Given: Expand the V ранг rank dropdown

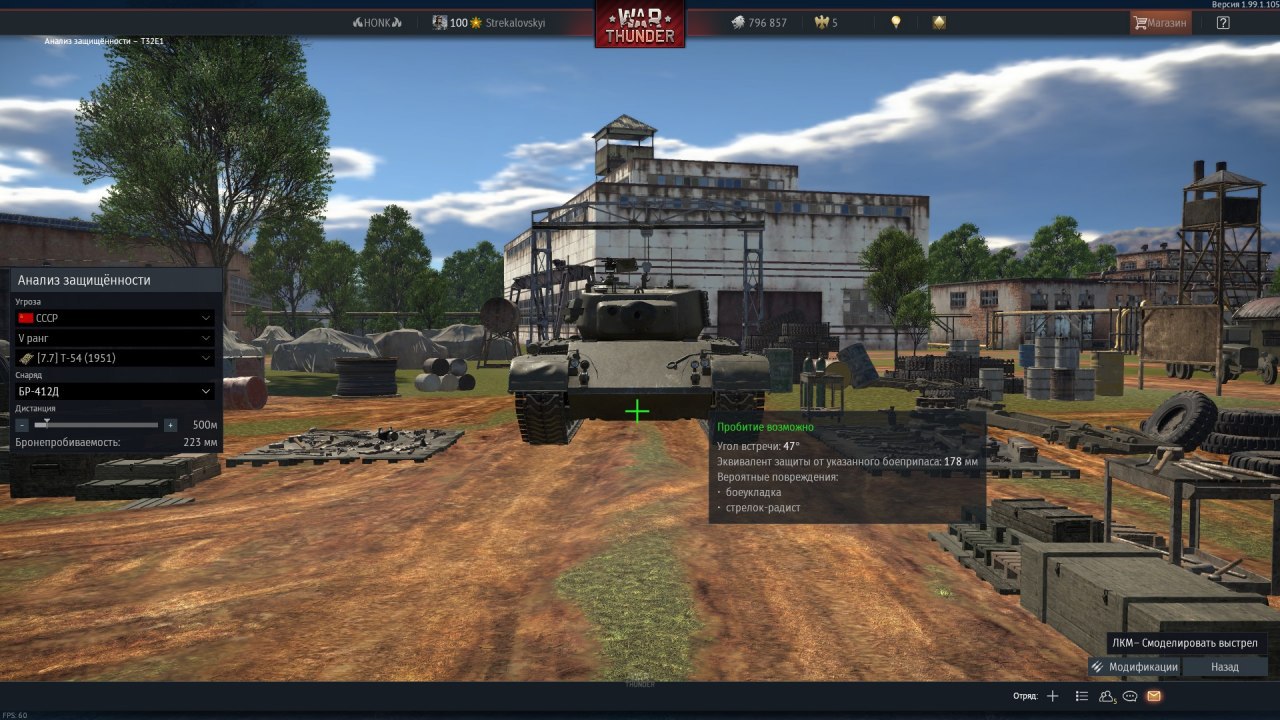Looking at the screenshot, I should 115,338.
